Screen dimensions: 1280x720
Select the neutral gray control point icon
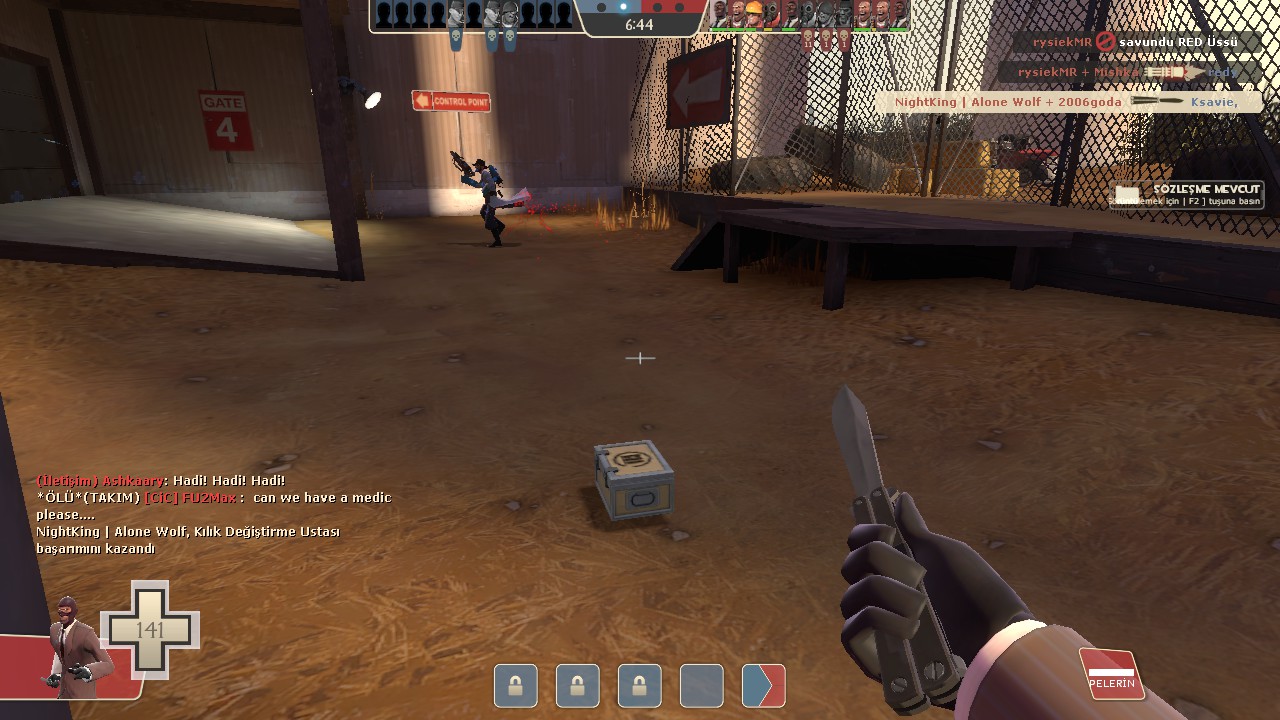(x=701, y=687)
